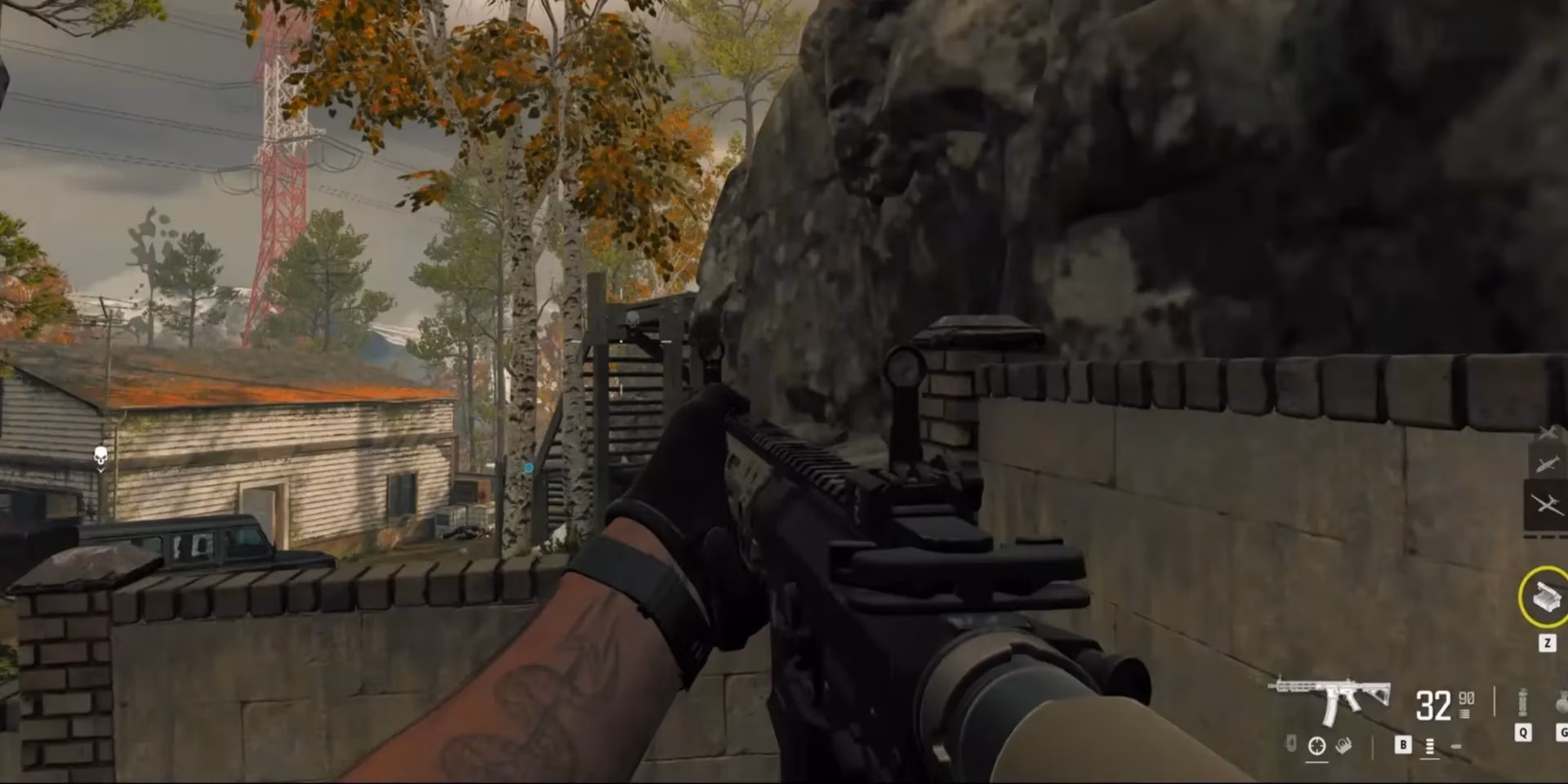Click the magazine stack icon next to the B prompt

click(x=1430, y=746)
